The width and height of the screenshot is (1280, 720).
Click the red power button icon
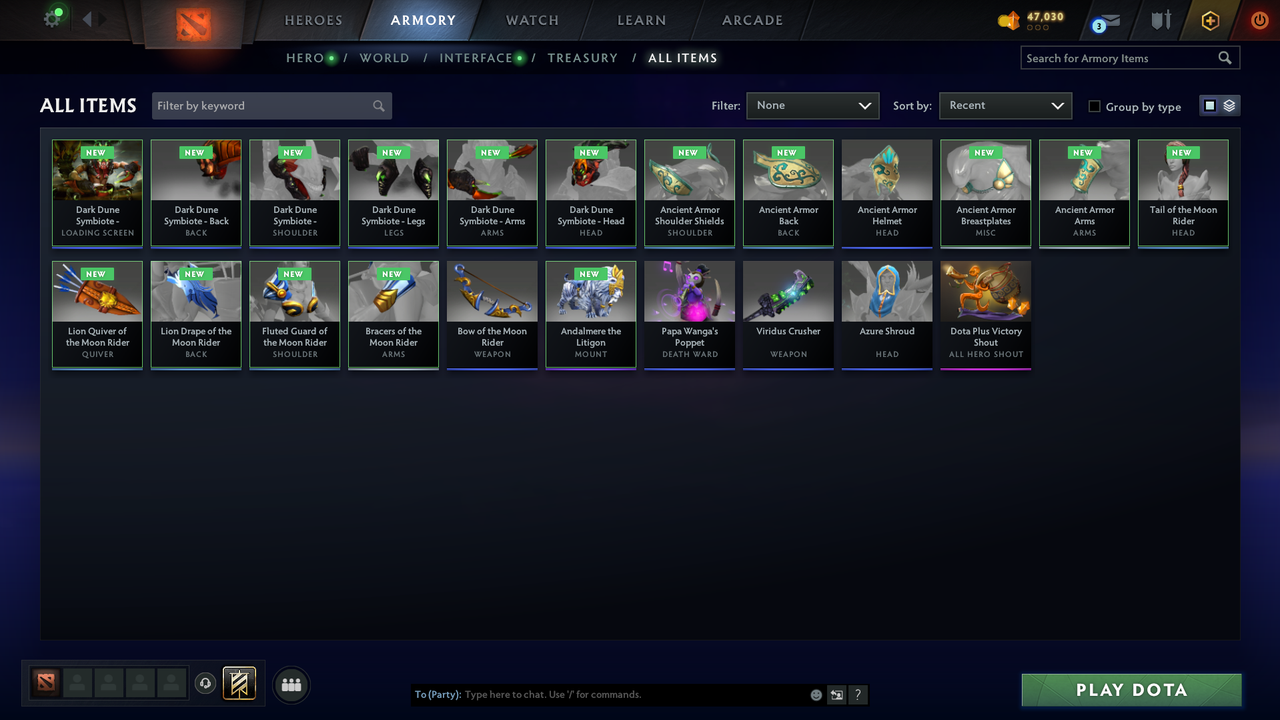point(1259,19)
